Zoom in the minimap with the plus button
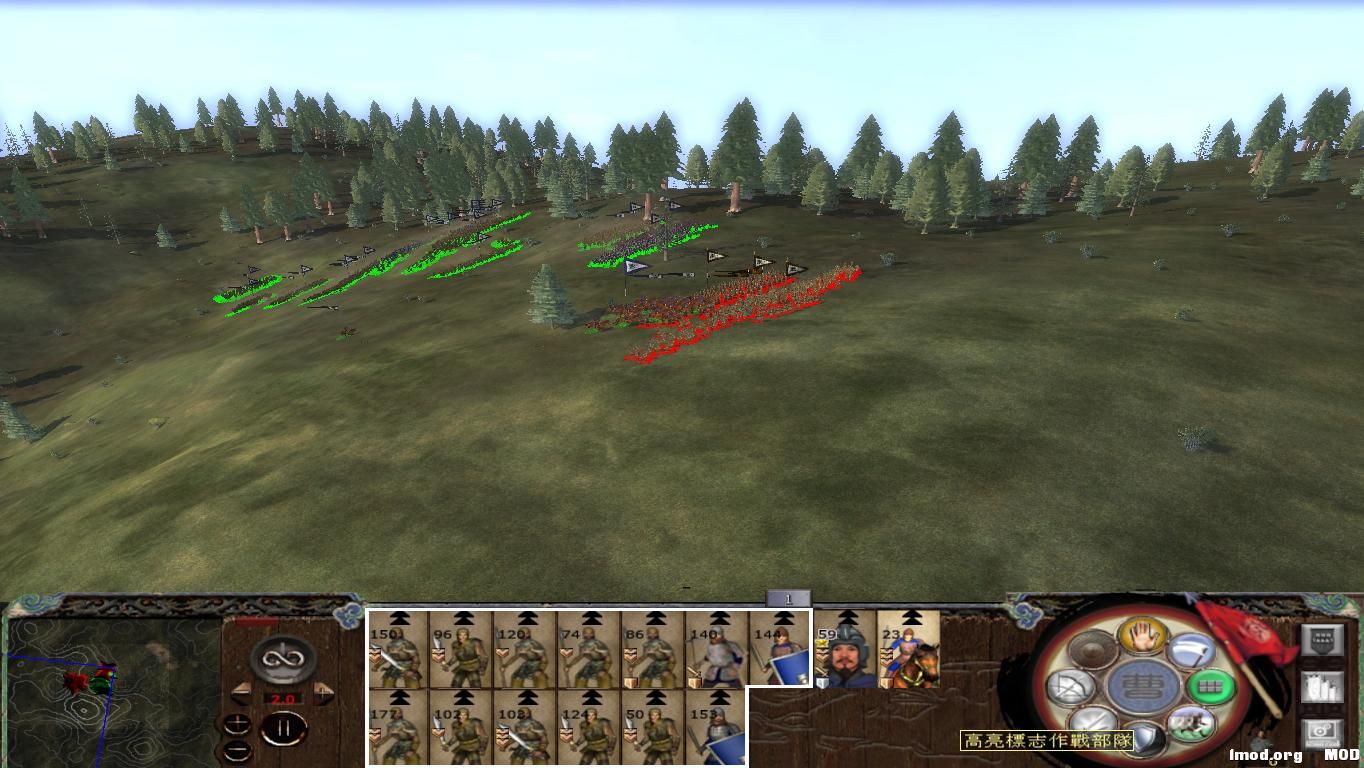Screen dimensions: 1364x768 click(237, 724)
